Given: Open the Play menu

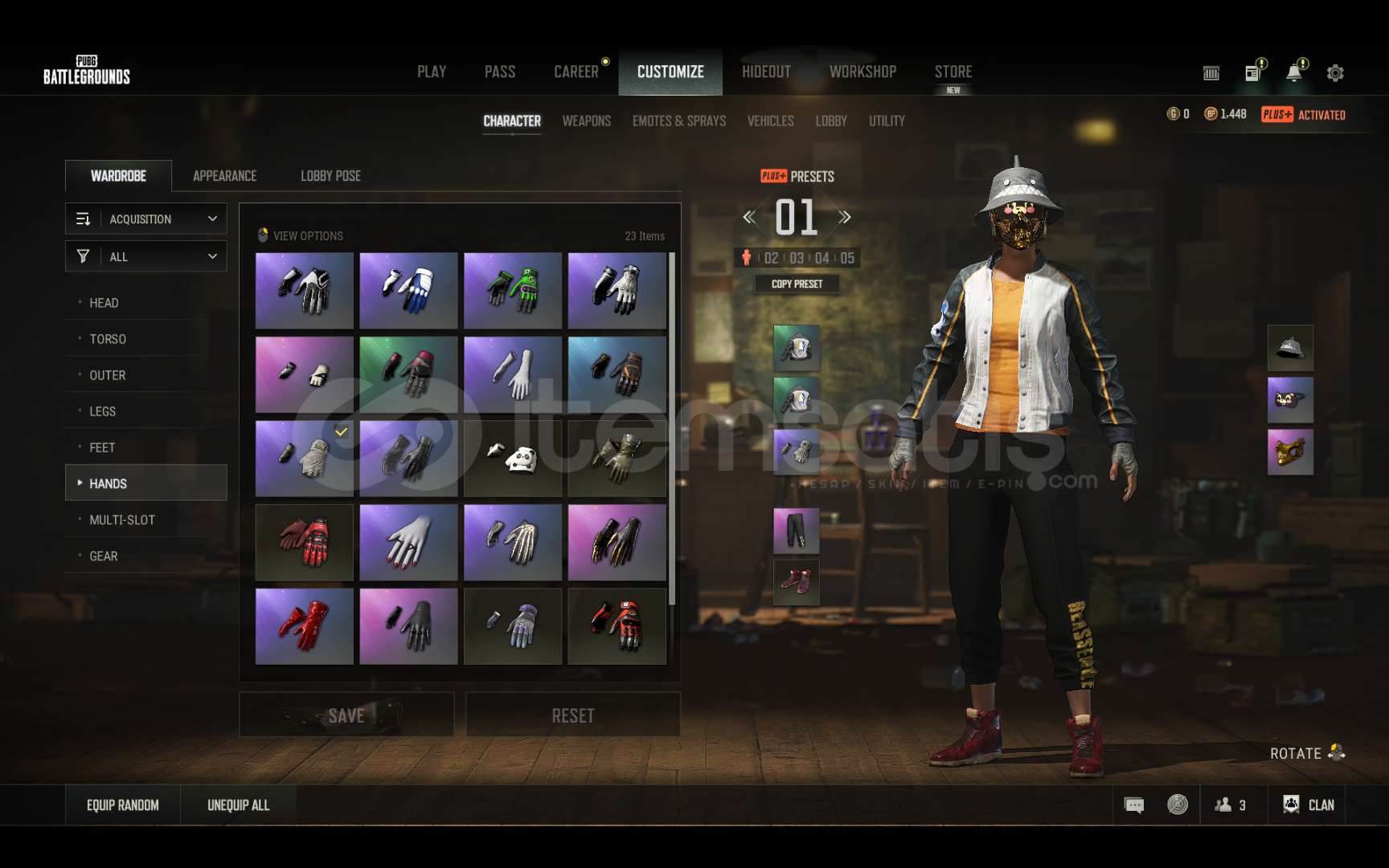Looking at the screenshot, I should pyautogui.click(x=432, y=72).
